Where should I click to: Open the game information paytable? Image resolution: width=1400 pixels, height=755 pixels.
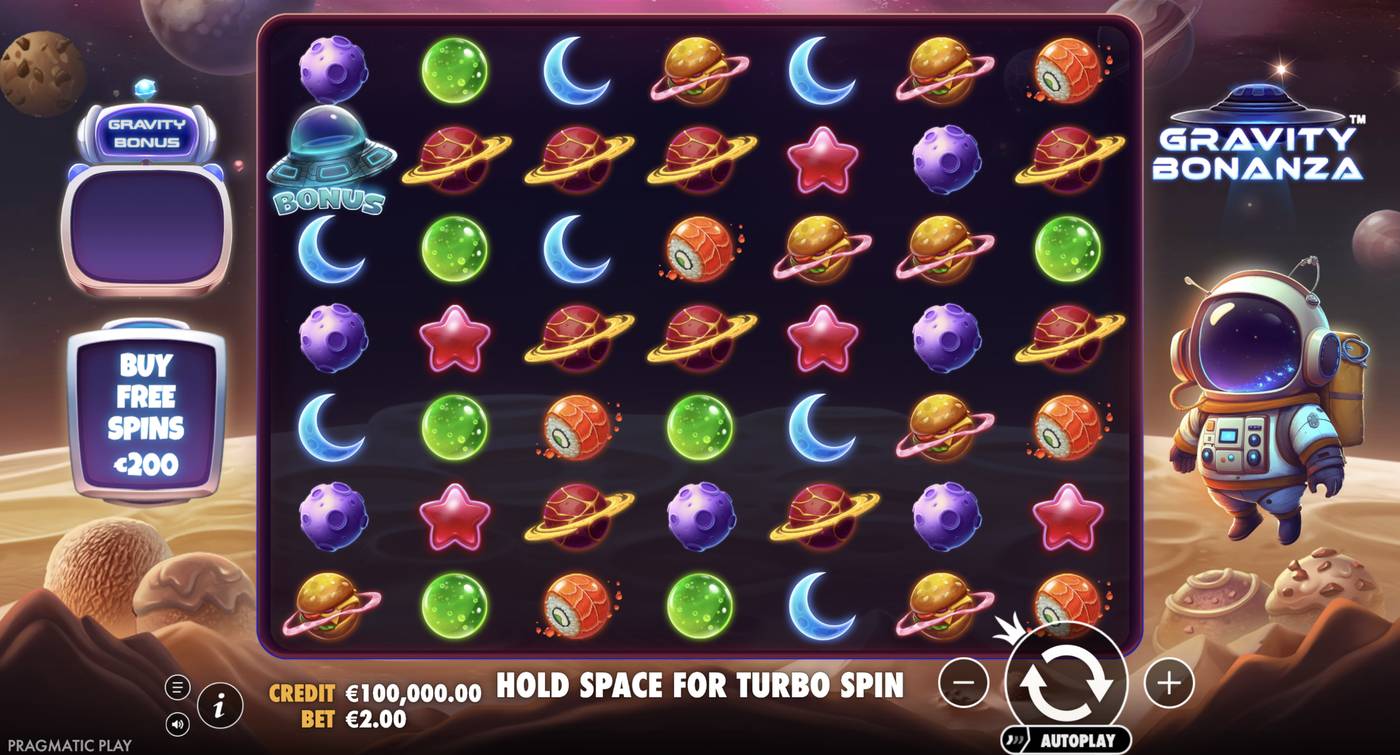pos(219,703)
